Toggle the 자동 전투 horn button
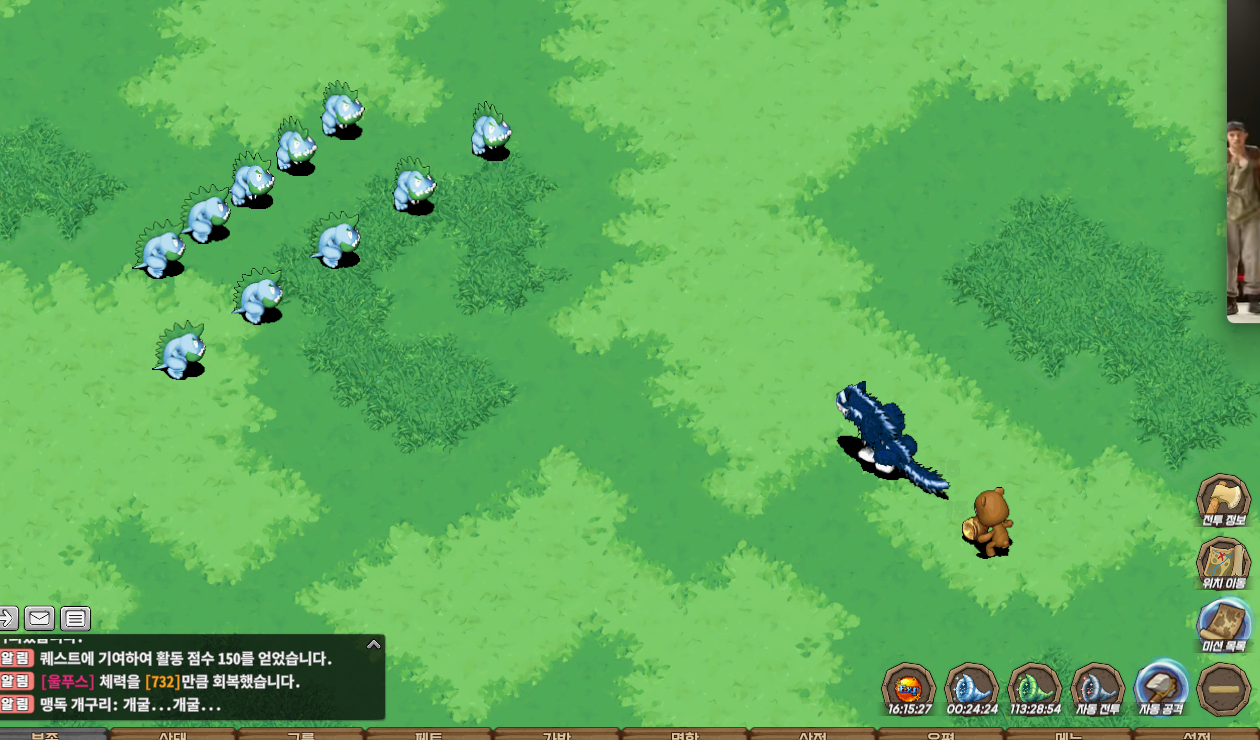Image resolution: width=1260 pixels, height=740 pixels. pos(1097,688)
